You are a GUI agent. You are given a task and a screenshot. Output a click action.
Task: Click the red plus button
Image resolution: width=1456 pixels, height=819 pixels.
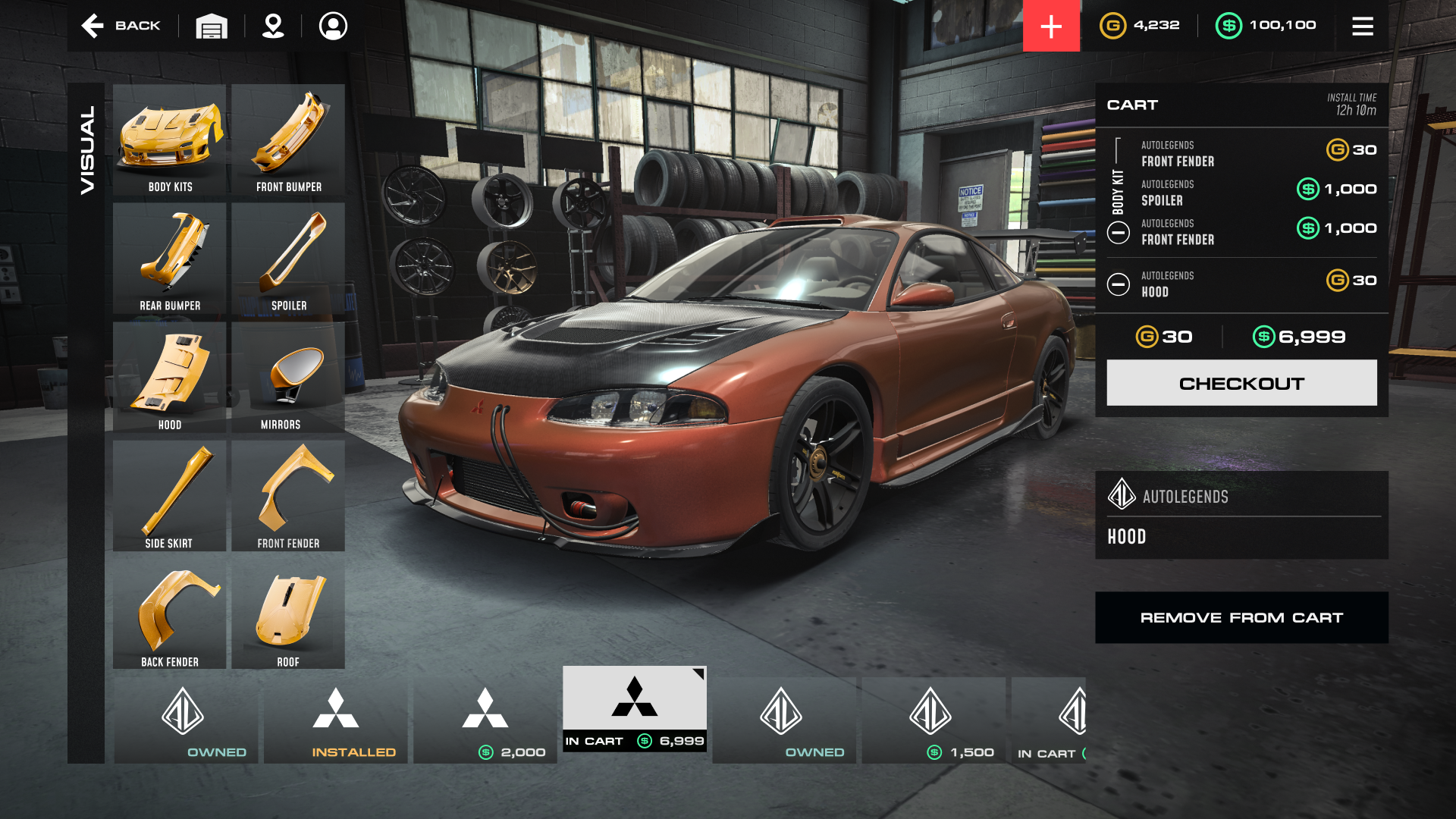point(1051,25)
